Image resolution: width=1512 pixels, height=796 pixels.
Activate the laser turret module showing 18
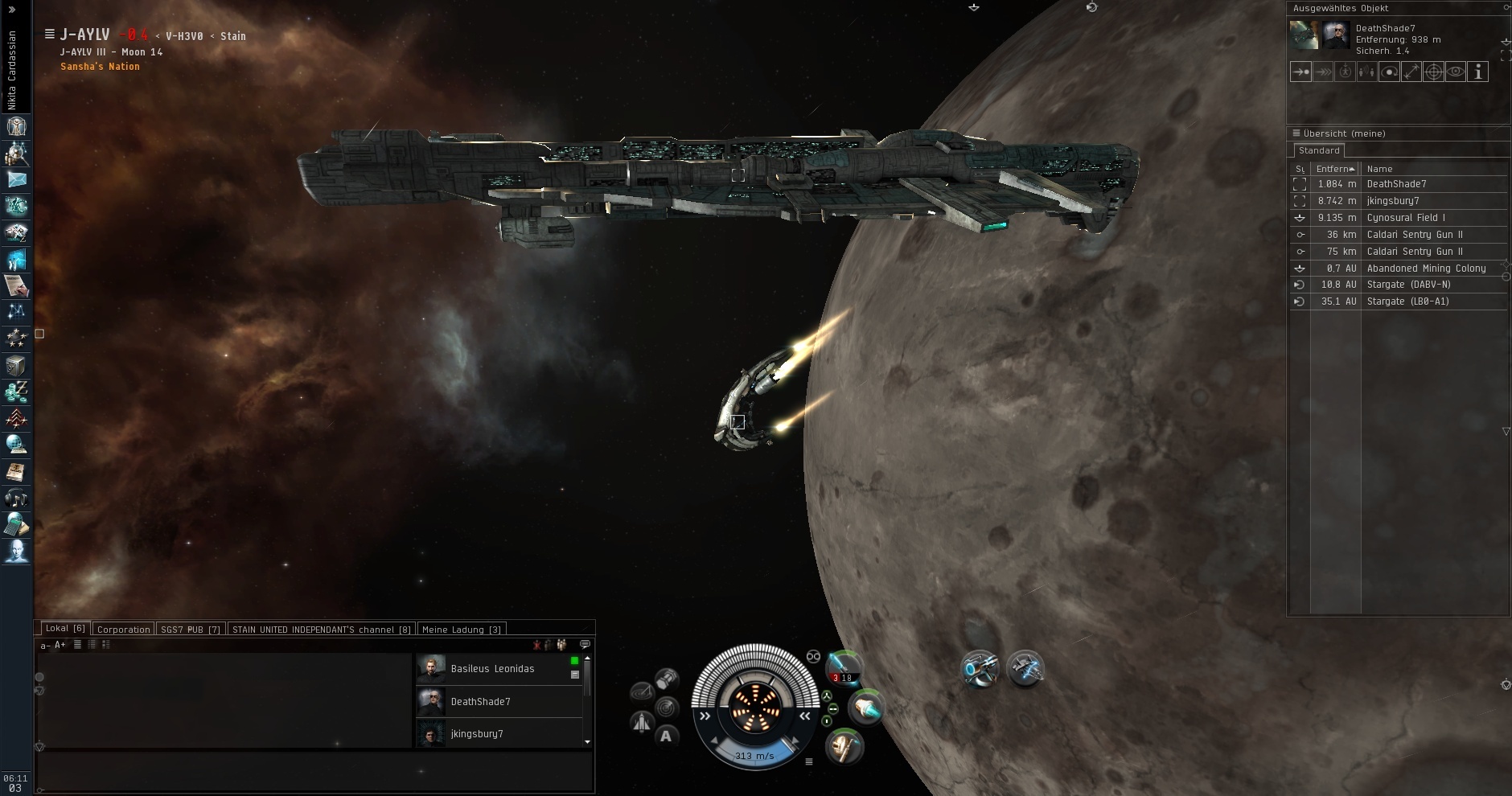coord(844,667)
